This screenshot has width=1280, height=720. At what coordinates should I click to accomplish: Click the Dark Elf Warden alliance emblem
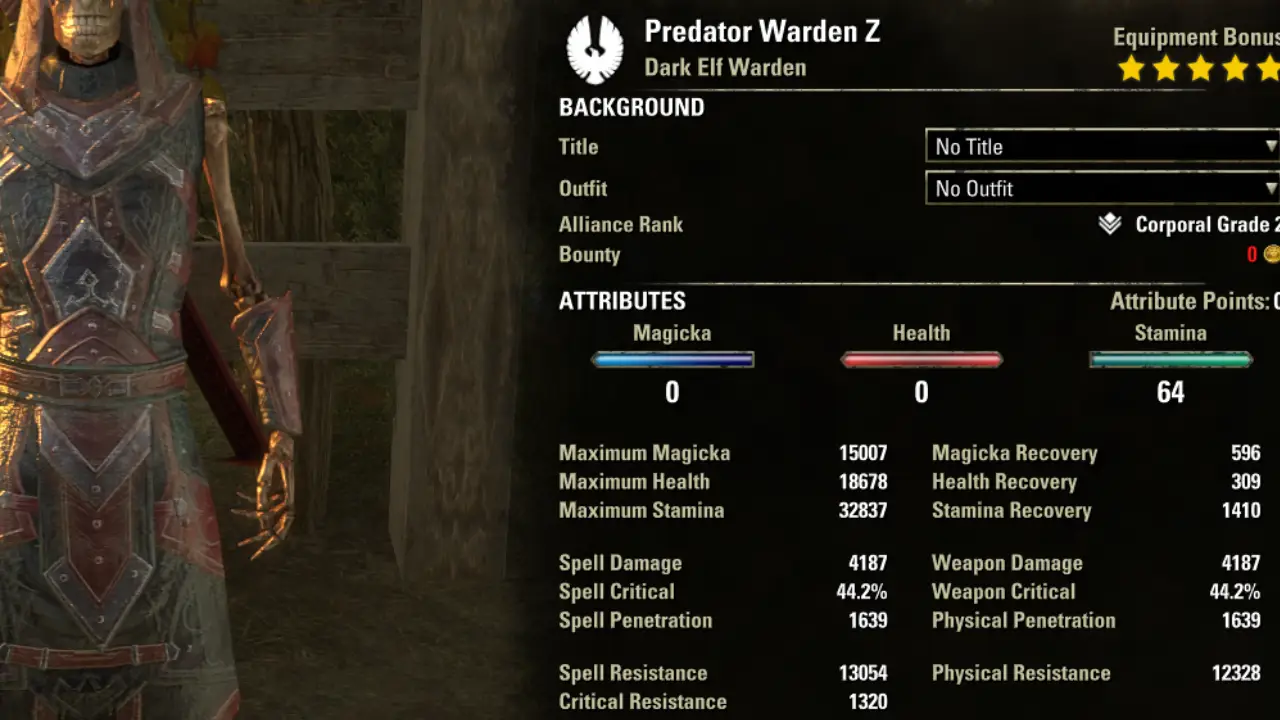pos(594,49)
